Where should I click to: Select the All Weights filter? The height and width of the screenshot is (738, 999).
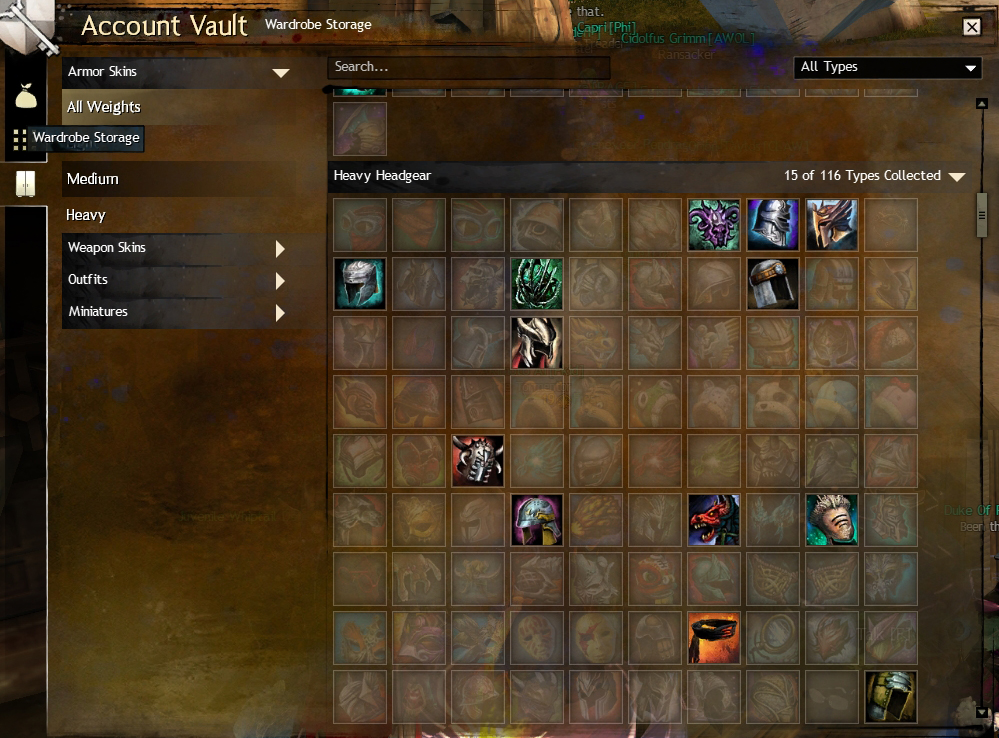point(104,107)
